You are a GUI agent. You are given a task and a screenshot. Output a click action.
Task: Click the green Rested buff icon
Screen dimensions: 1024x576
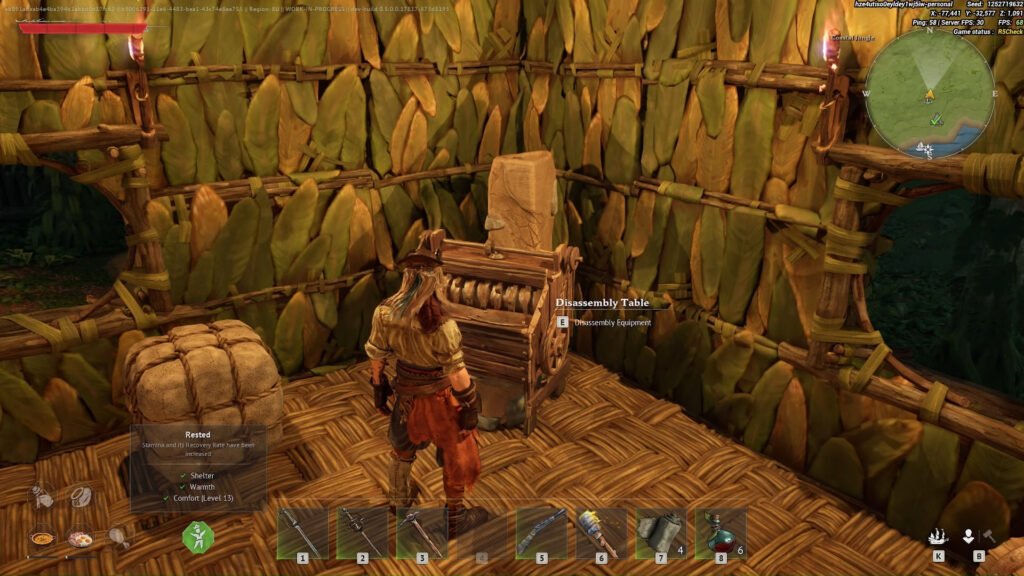point(197,537)
